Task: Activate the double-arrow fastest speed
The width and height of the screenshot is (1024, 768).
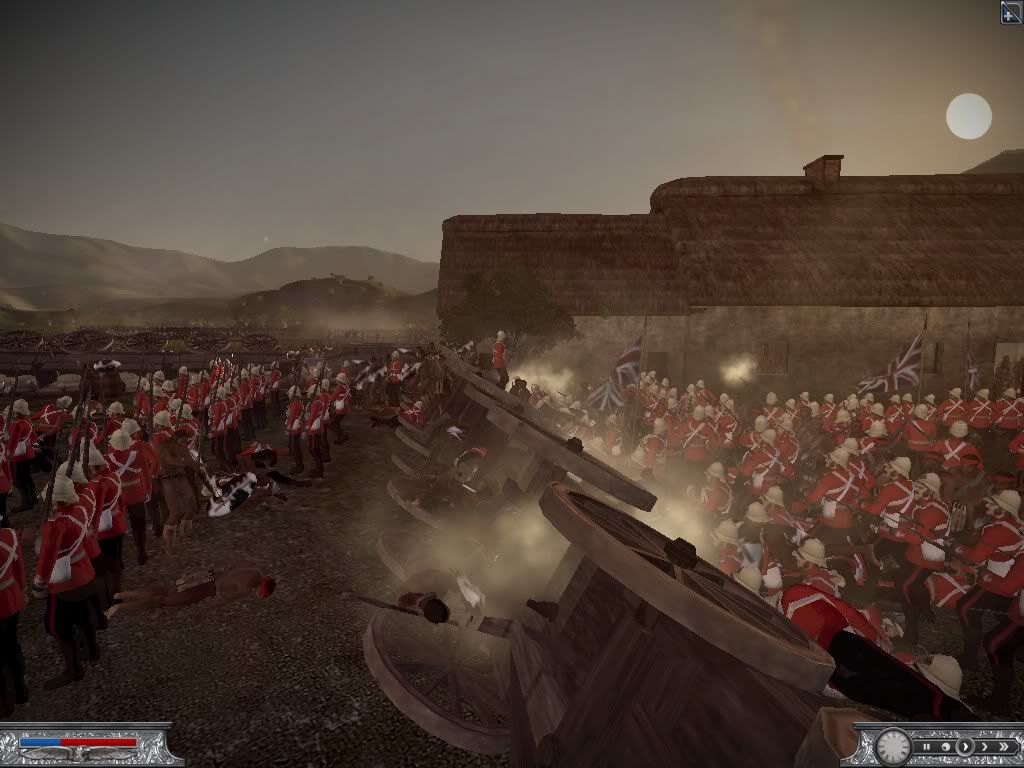Action: 1004,747
